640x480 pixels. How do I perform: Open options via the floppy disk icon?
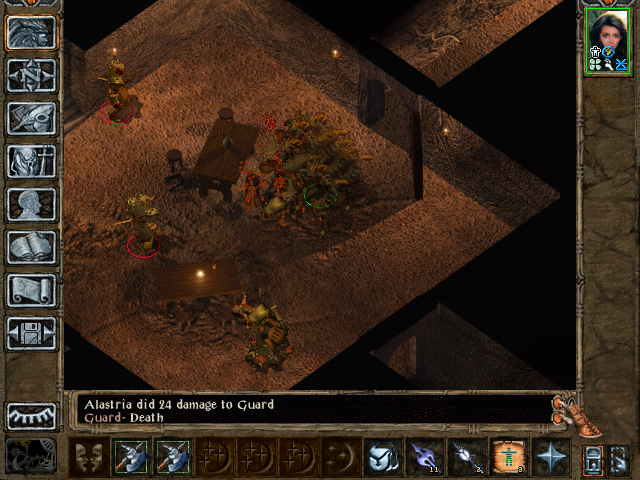click(x=32, y=333)
